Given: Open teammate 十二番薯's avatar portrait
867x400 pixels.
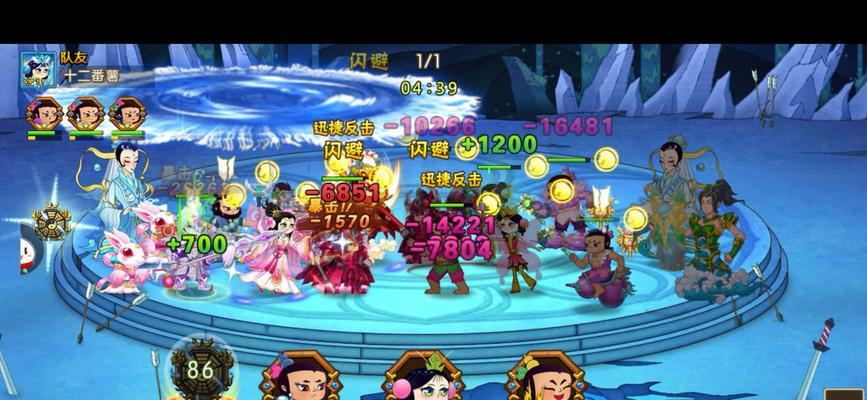Looking at the screenshot, I should pos(39,71).
